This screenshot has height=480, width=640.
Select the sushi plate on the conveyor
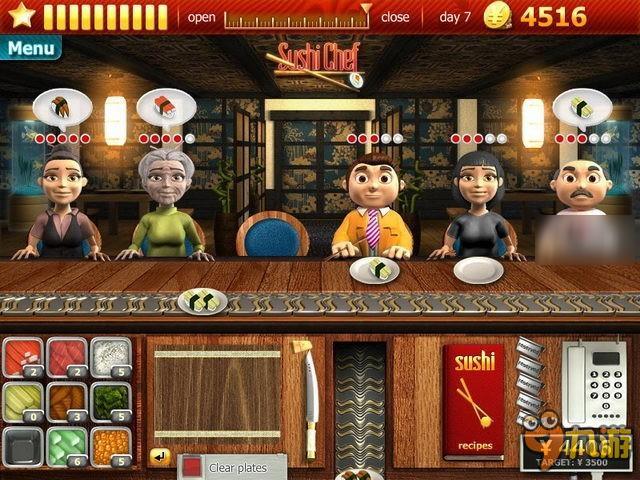tap(202, 299)
